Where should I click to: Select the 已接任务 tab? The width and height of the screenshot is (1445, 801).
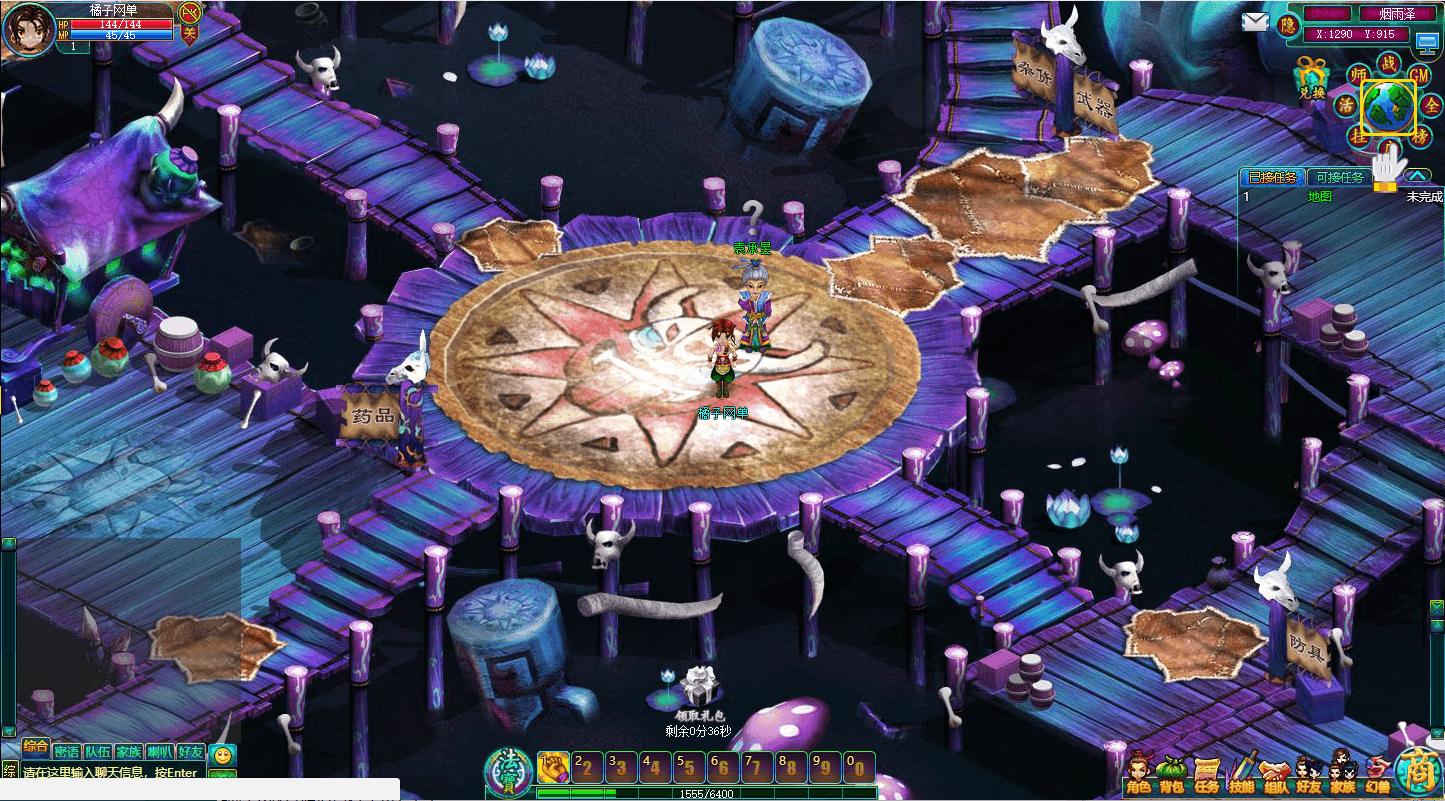click(x=1272, y=177)
